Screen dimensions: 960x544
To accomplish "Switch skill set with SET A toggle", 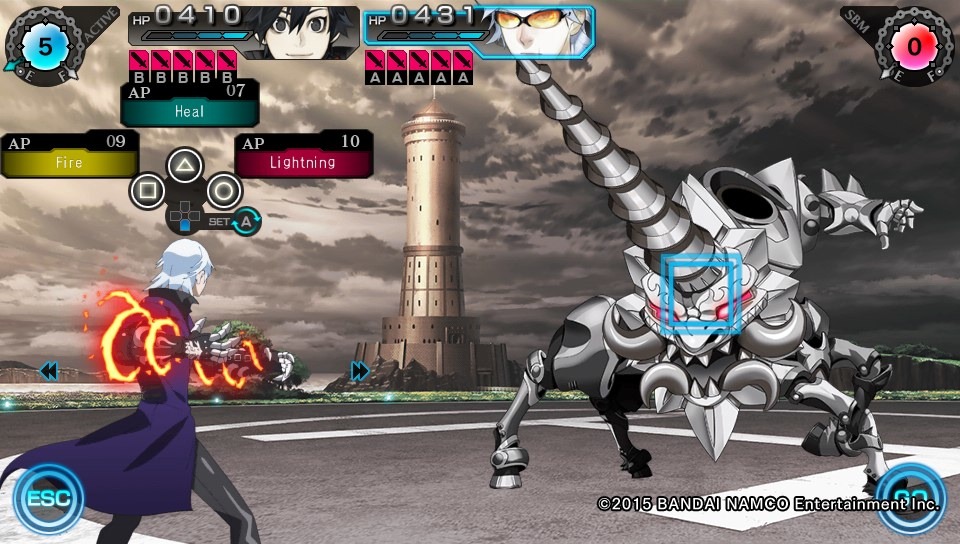I will [244, 222].
